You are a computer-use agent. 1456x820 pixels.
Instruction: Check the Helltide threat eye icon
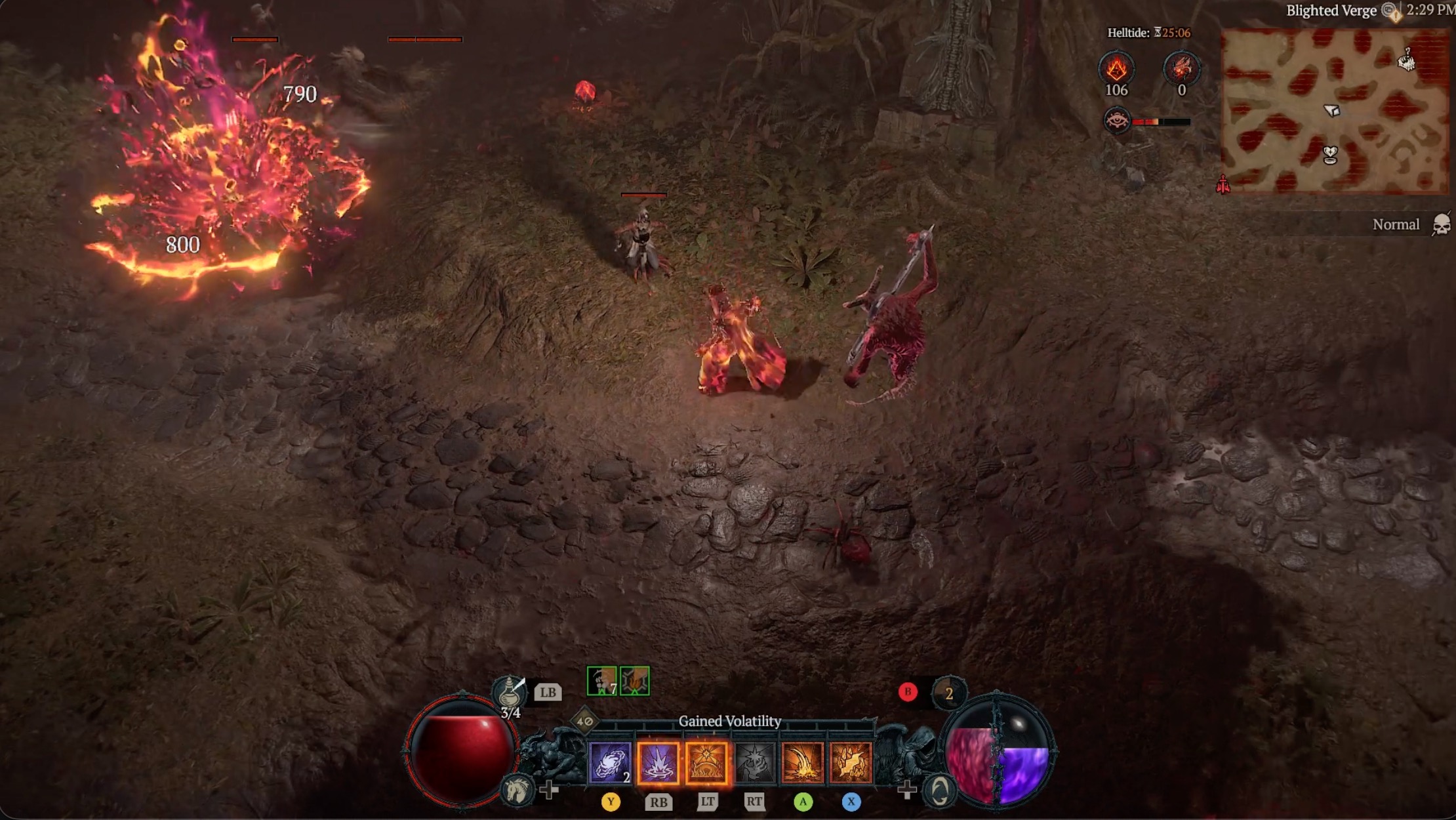pyautogui.click(x=1116, y=121)
